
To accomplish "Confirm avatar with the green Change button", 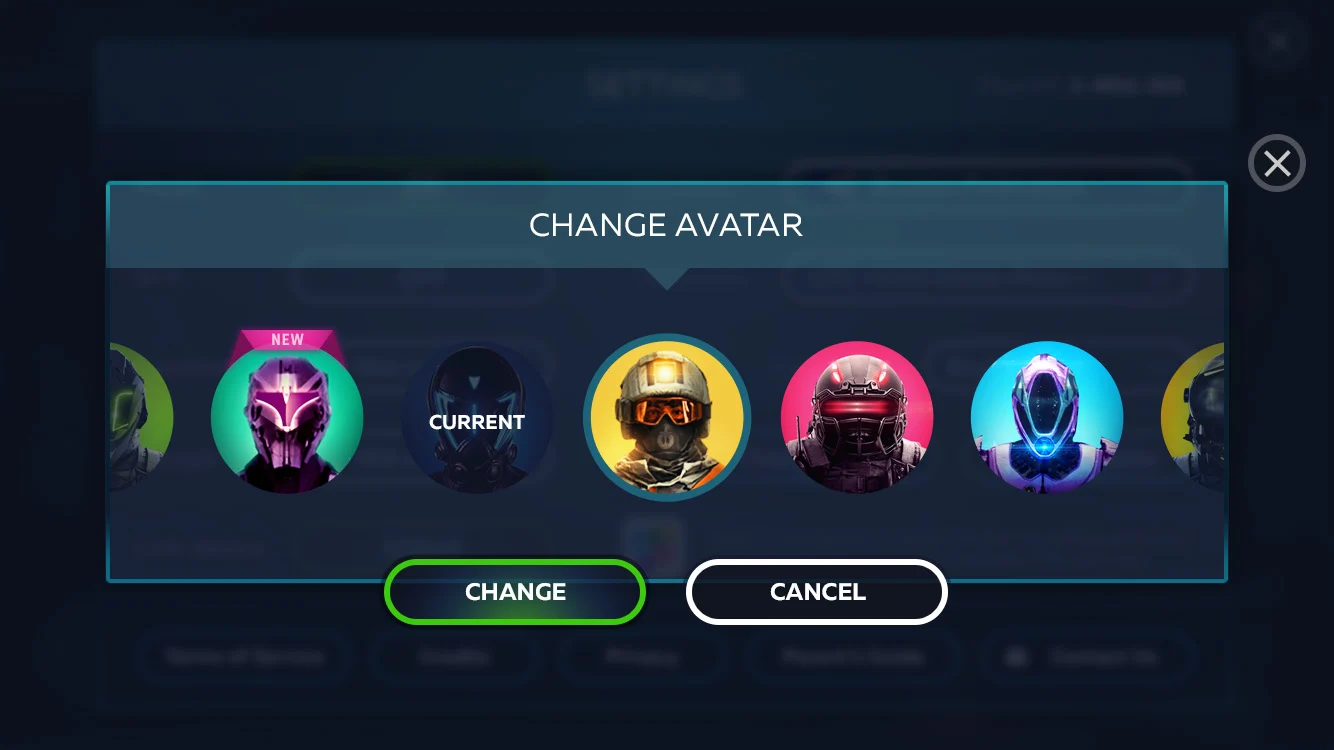I will [x=515, y=592].
